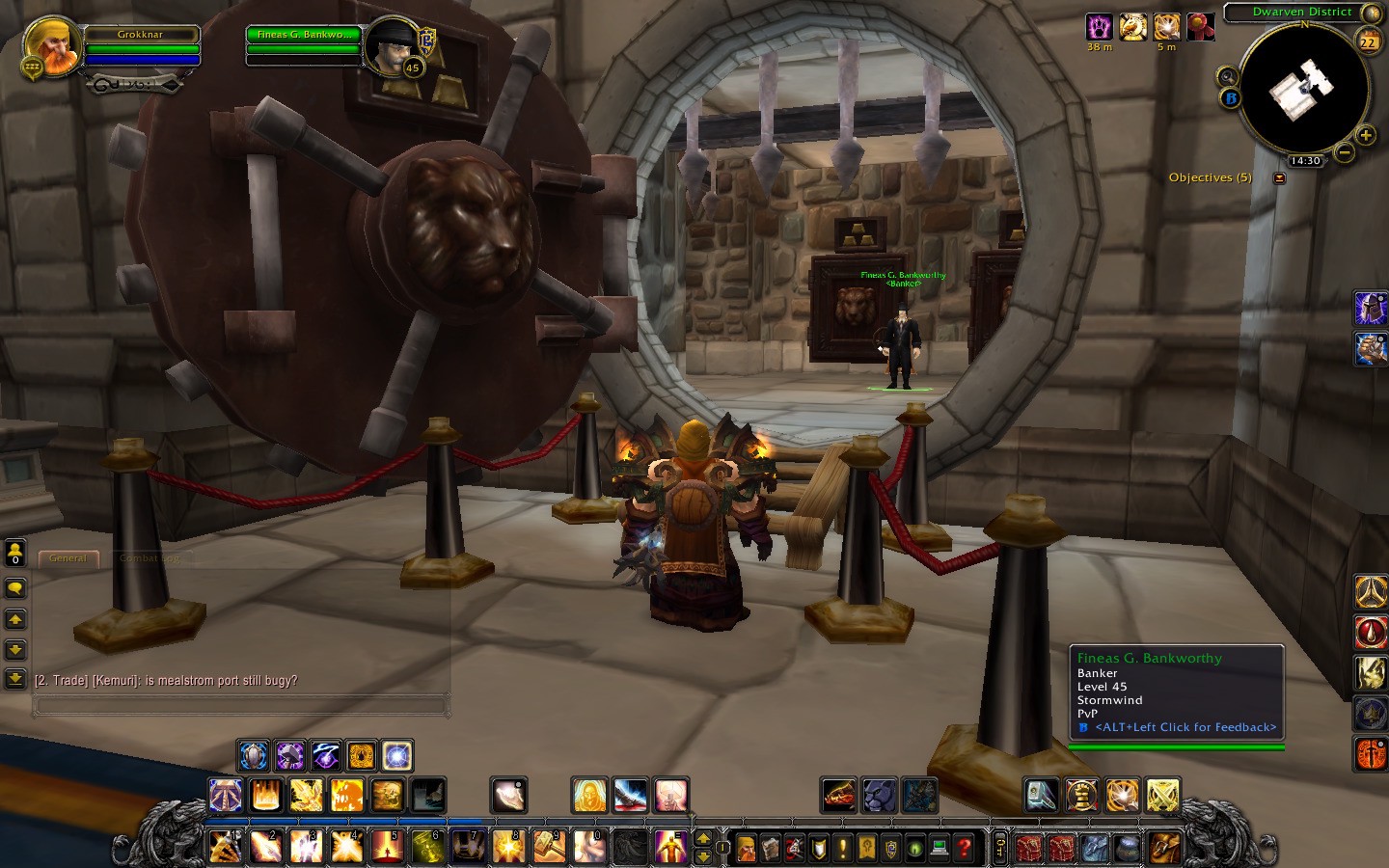The height and width of the screenshot is (868, 1389).
Task: Open the keyring button beside the bags
Action: pyautogui.click(x=1000, y=849)
